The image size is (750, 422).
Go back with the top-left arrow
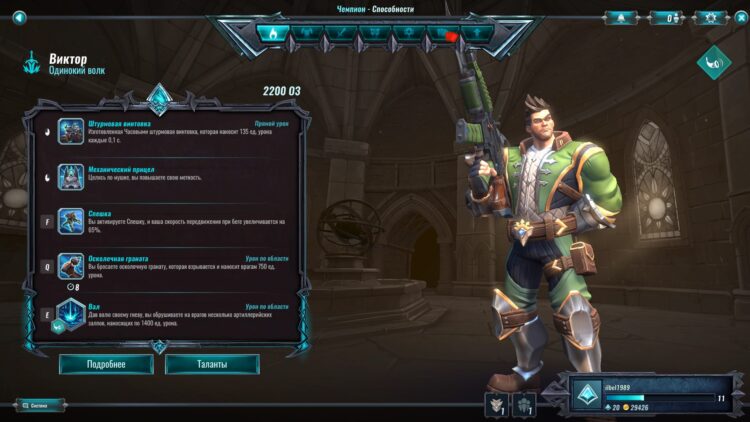coord(19,16)
